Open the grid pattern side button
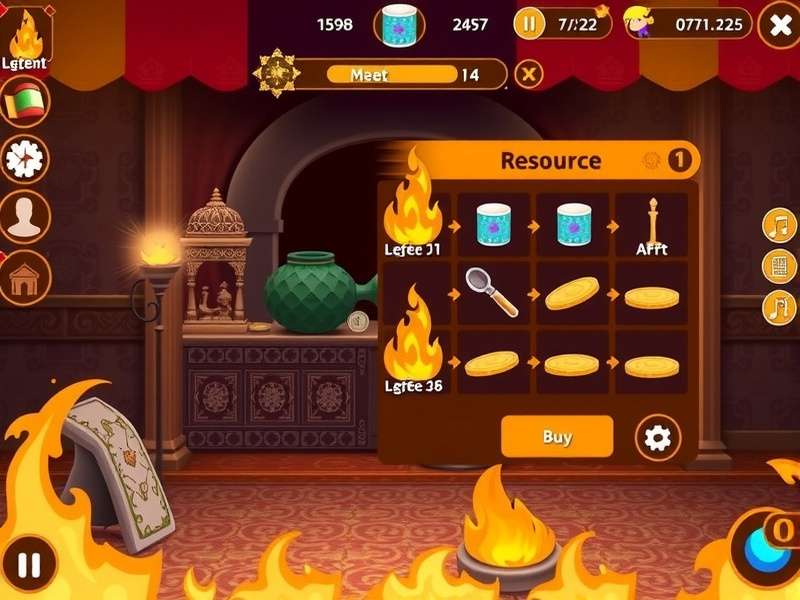Image resolution: width=800 pixels, height=600 pixels. 778,266
